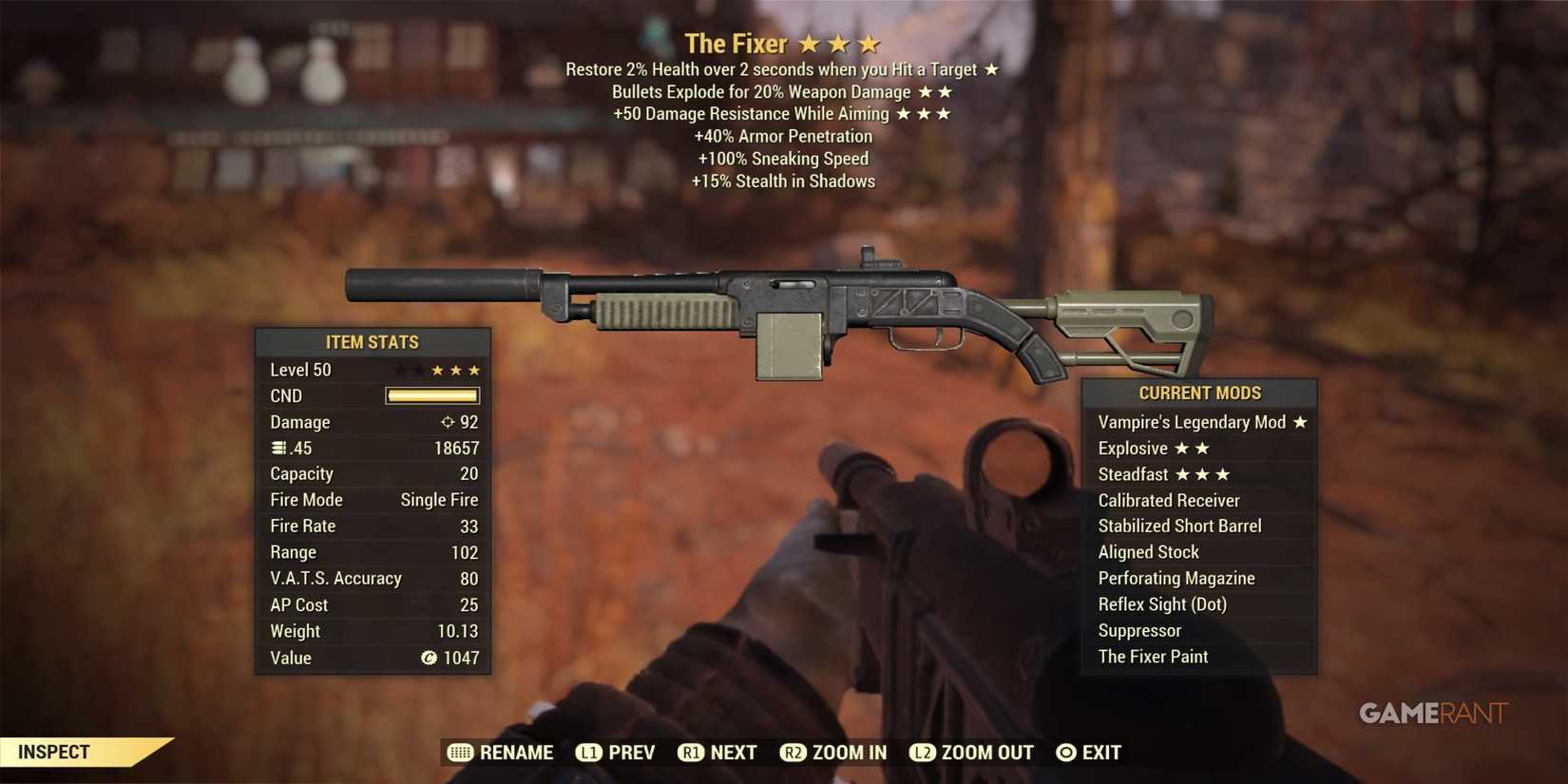Select the keyboard icon beside RENAME
The image size is (1568, 784).
460,752
